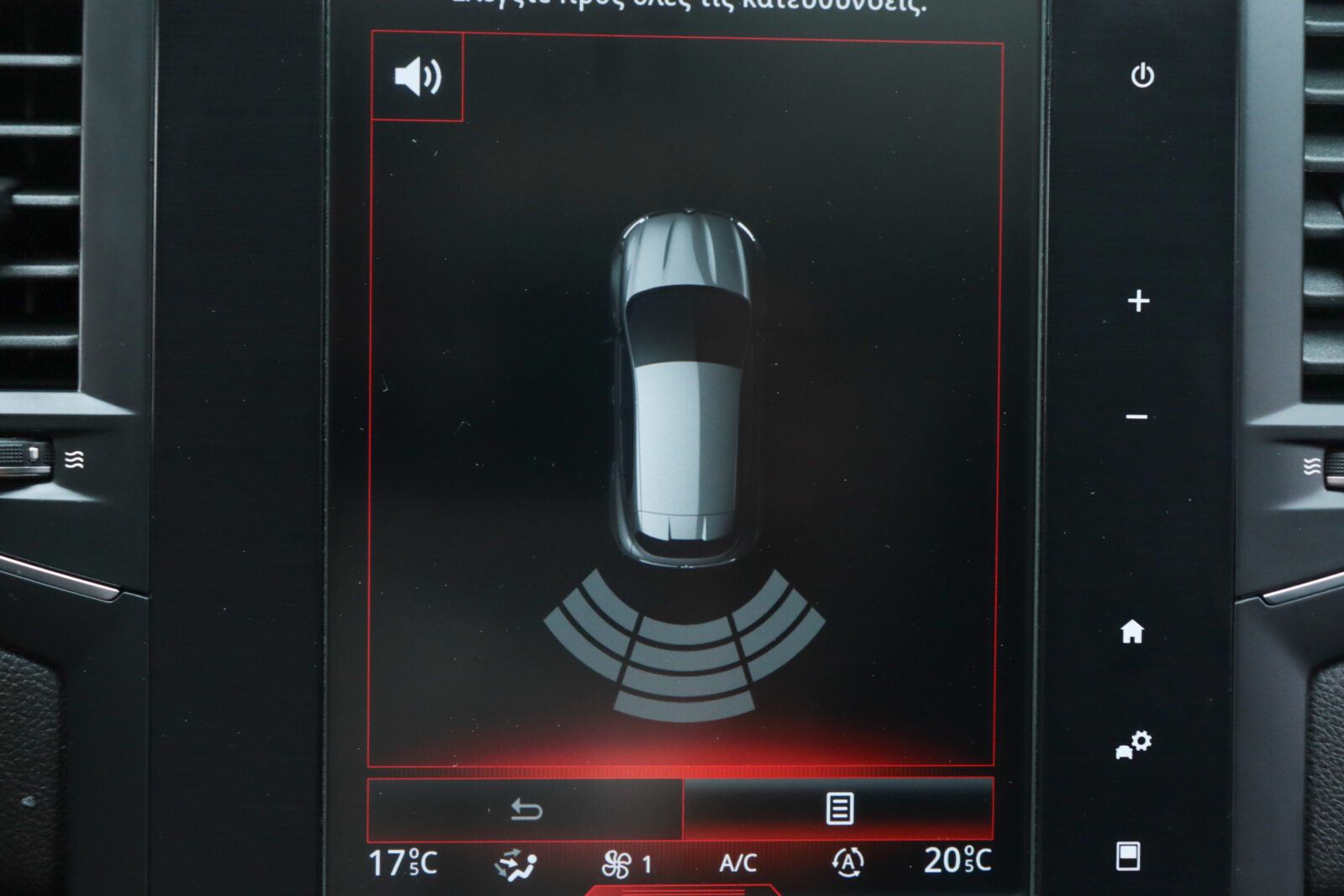This screenshot has width=1344, height=896.
Task: Change the air distribution mode icon
Action: pyautogui.click(x=515, y=864)
